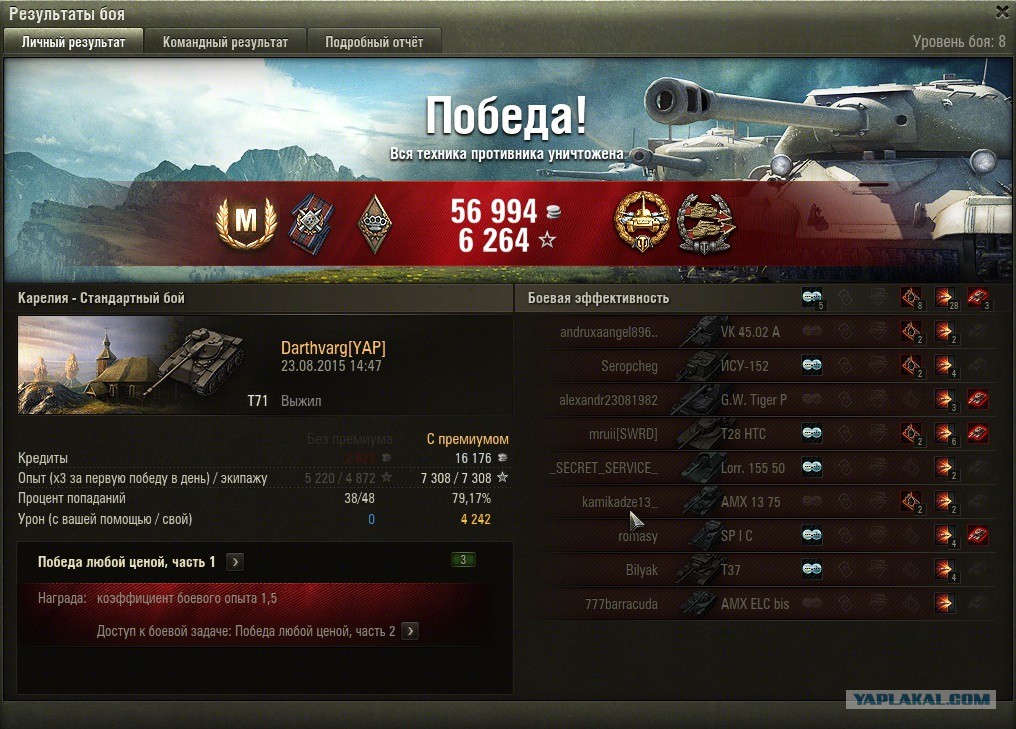Expand Победа любой ценой, часть 1 mission

(235, 562)
